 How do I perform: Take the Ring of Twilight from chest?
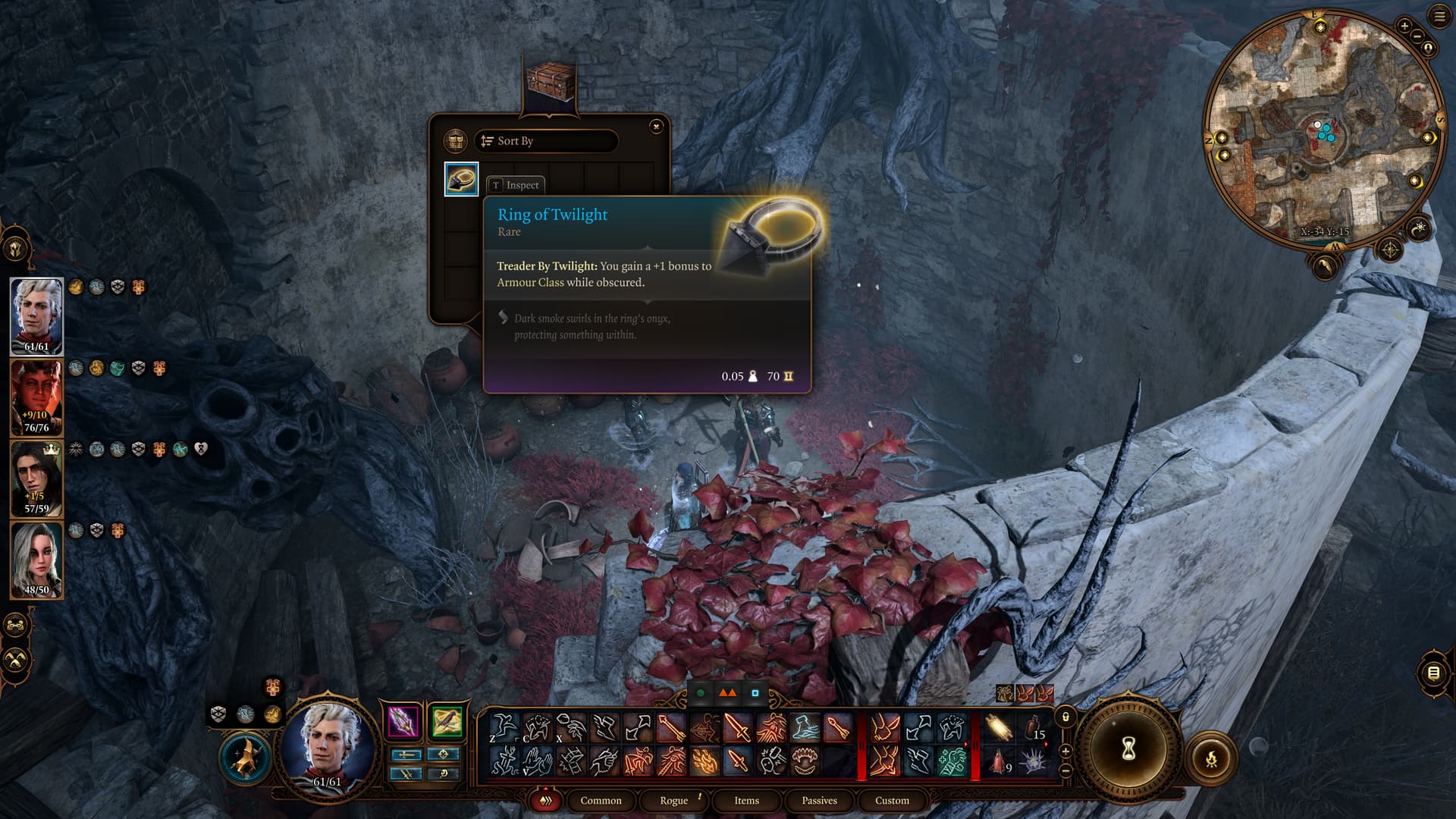(x=461, y=179)
